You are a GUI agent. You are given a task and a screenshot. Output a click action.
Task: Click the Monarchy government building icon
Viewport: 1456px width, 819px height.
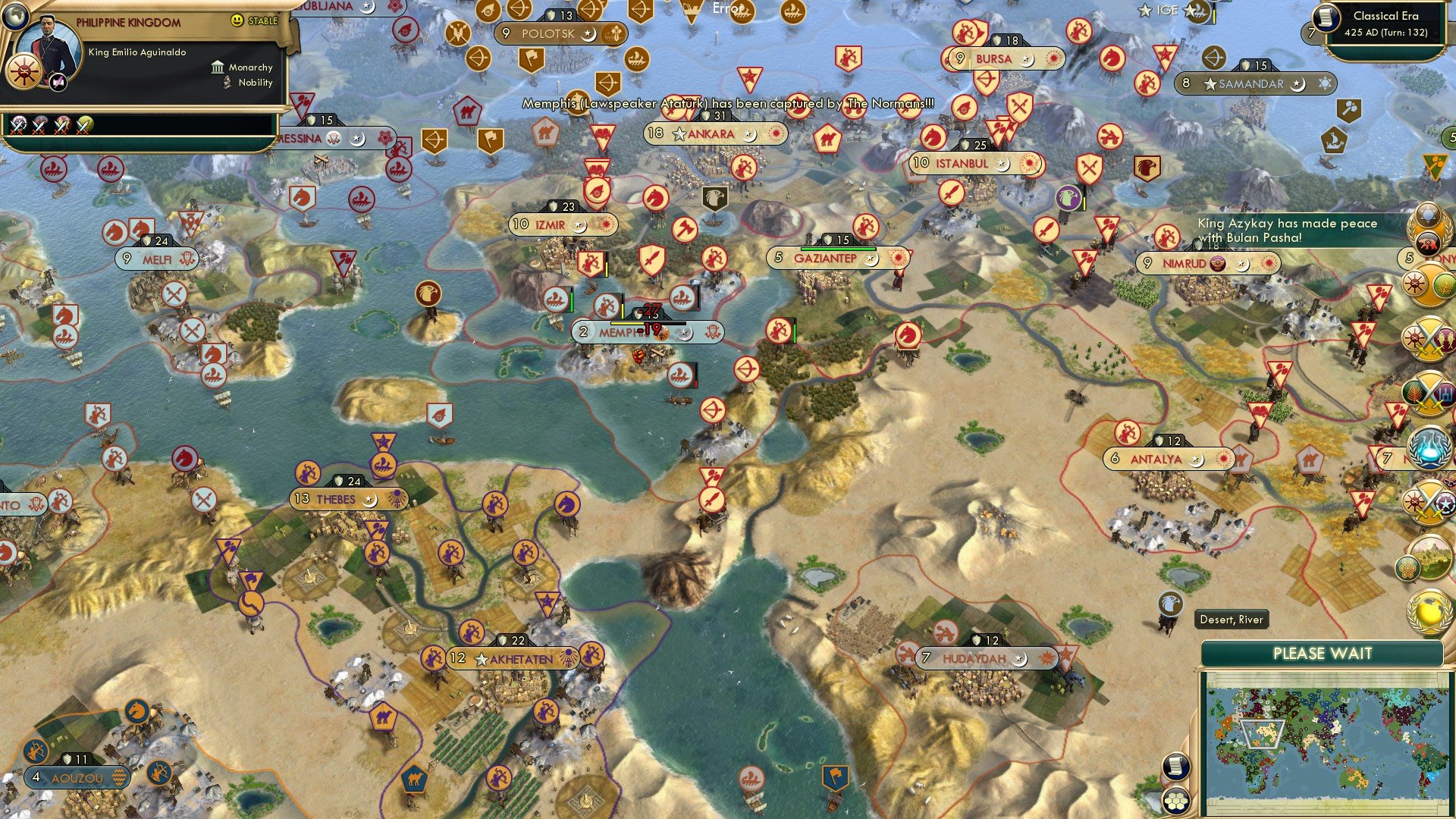(218, 67)
